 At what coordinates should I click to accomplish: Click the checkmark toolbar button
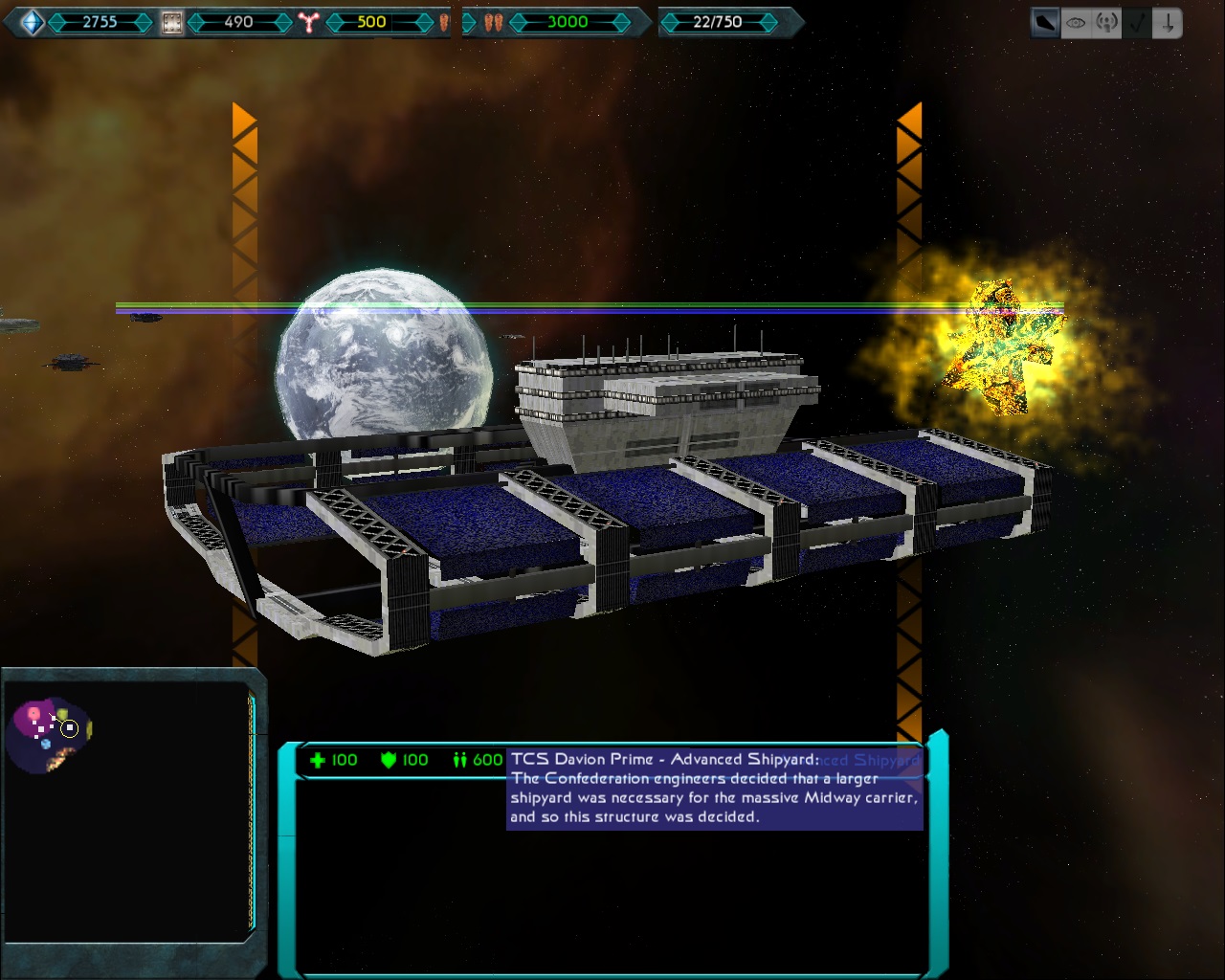click(x=1137, y=23)
